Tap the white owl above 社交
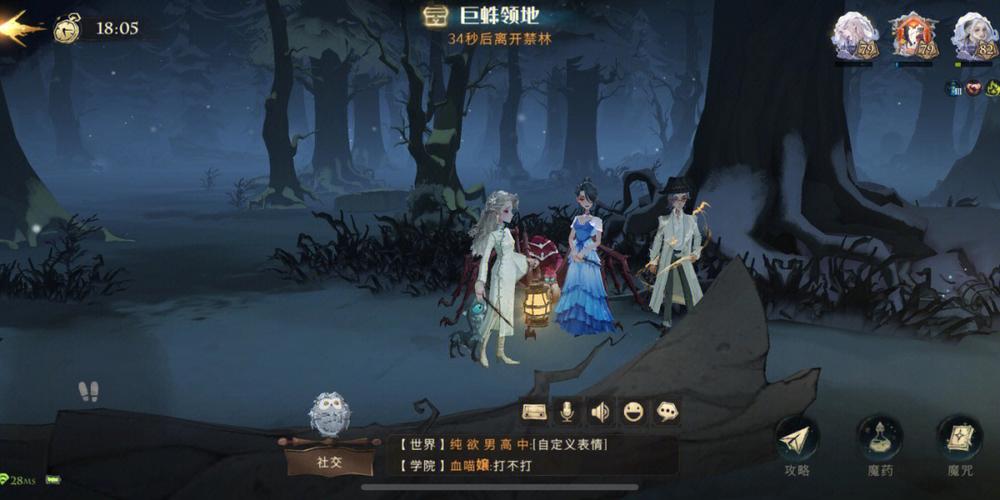Image resolution: width=1000 pixels, height=500 pixels. click(x=327, y=413)
